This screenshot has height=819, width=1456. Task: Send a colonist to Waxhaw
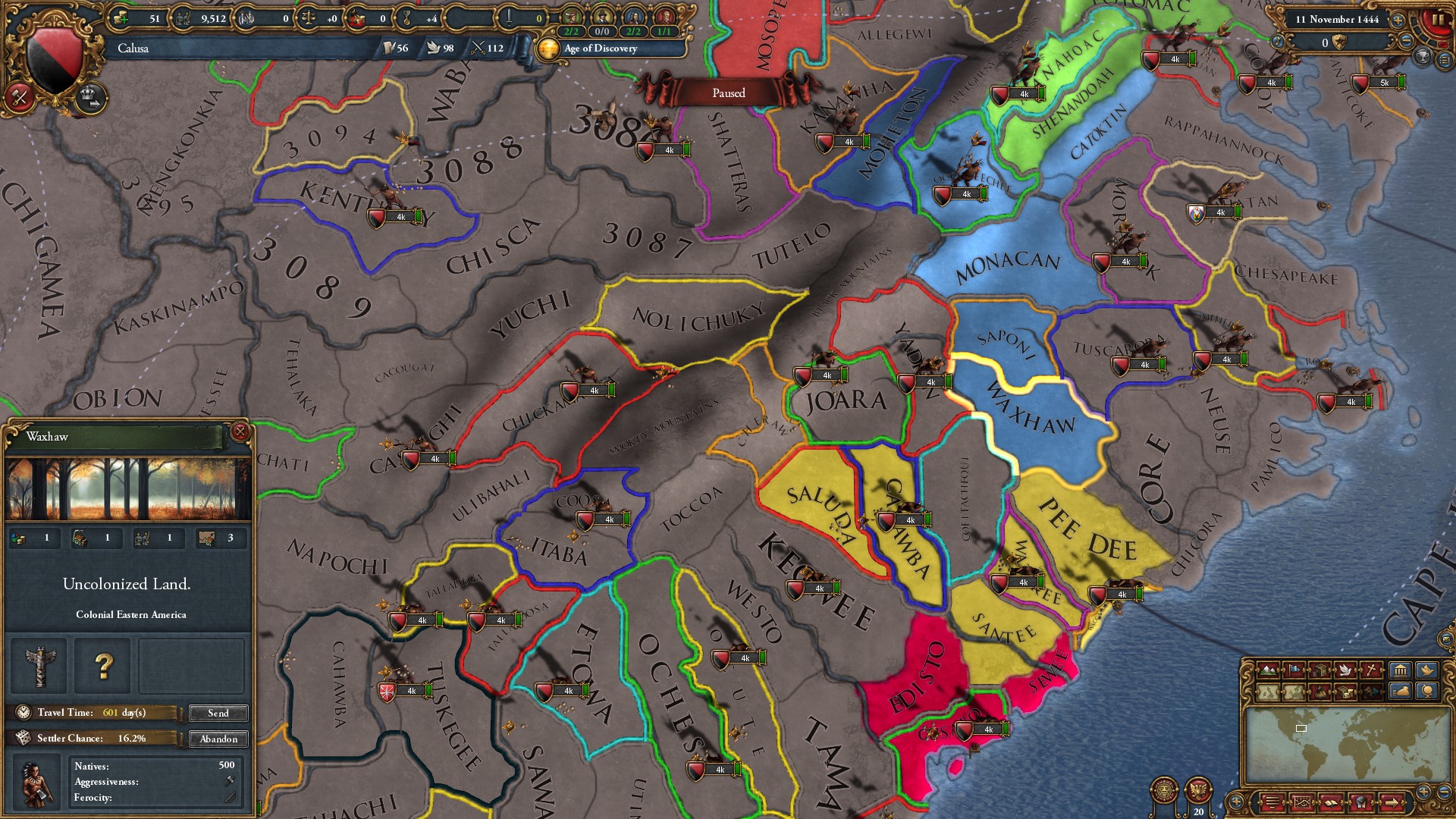(x=218, y=713)
